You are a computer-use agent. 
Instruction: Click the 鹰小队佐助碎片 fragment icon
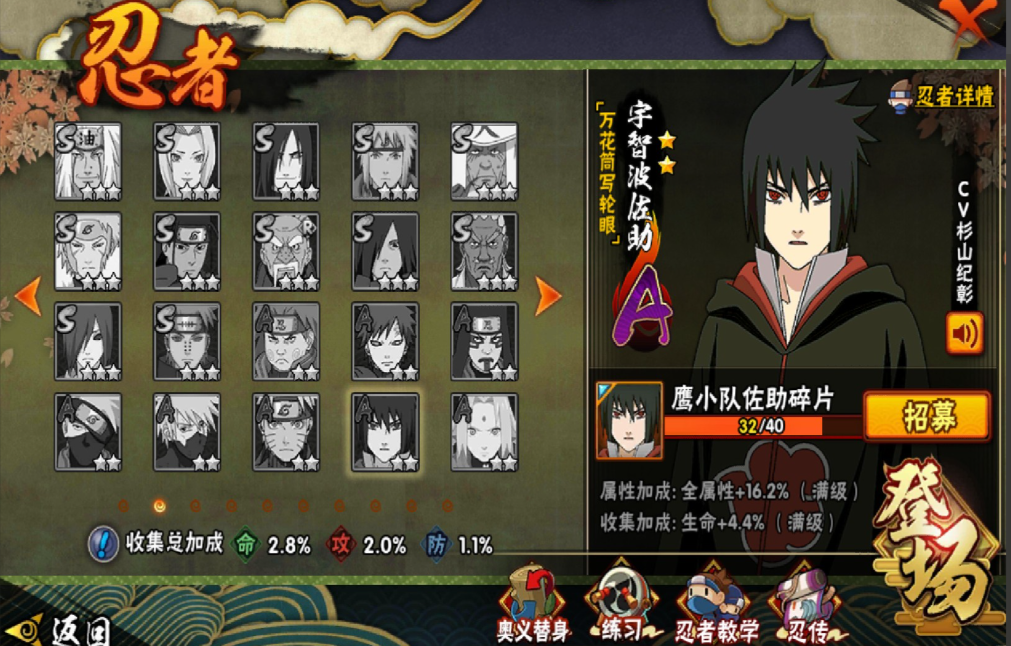pyautogui.click(x=629, y=419)
